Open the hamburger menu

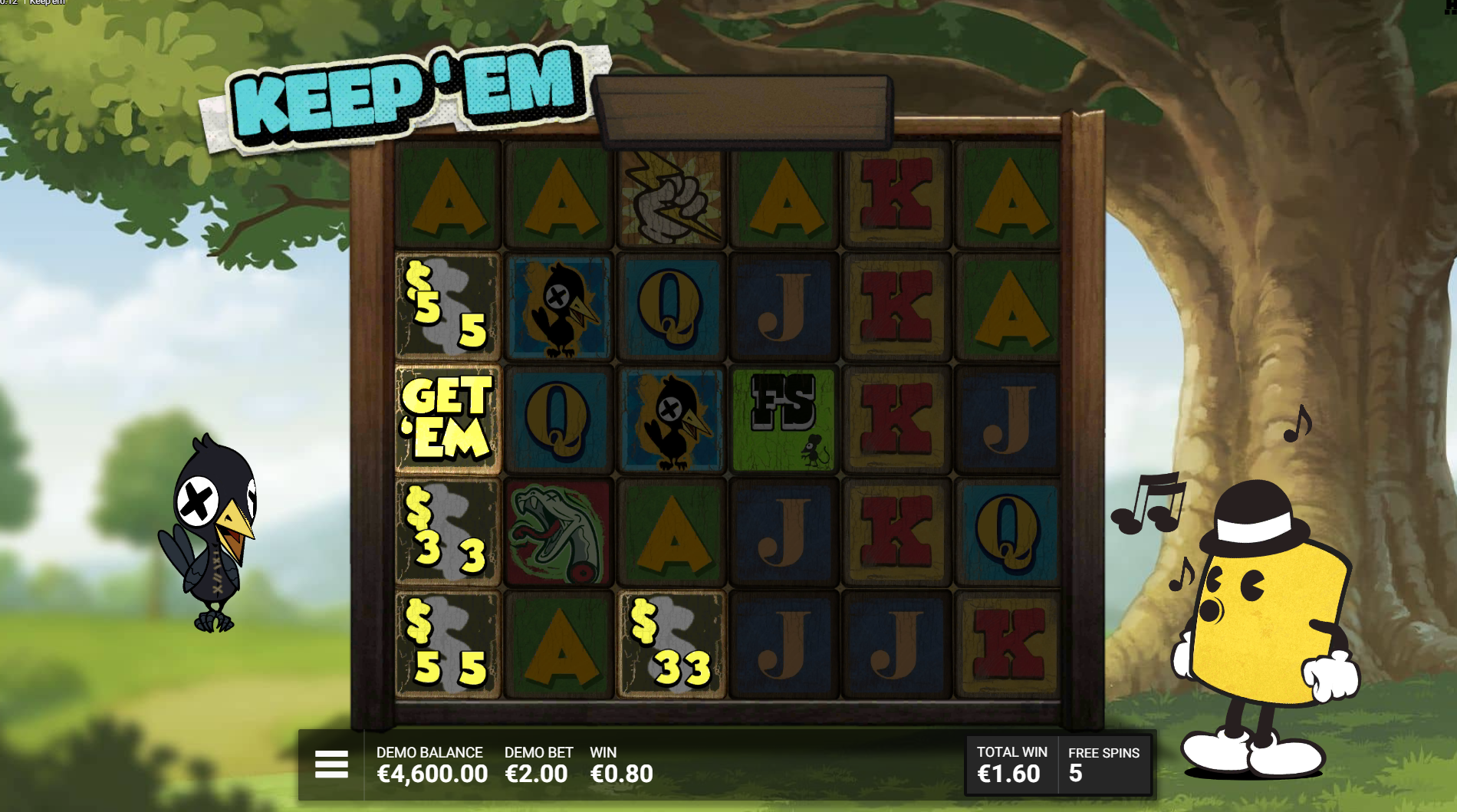[x=331, y=764]
